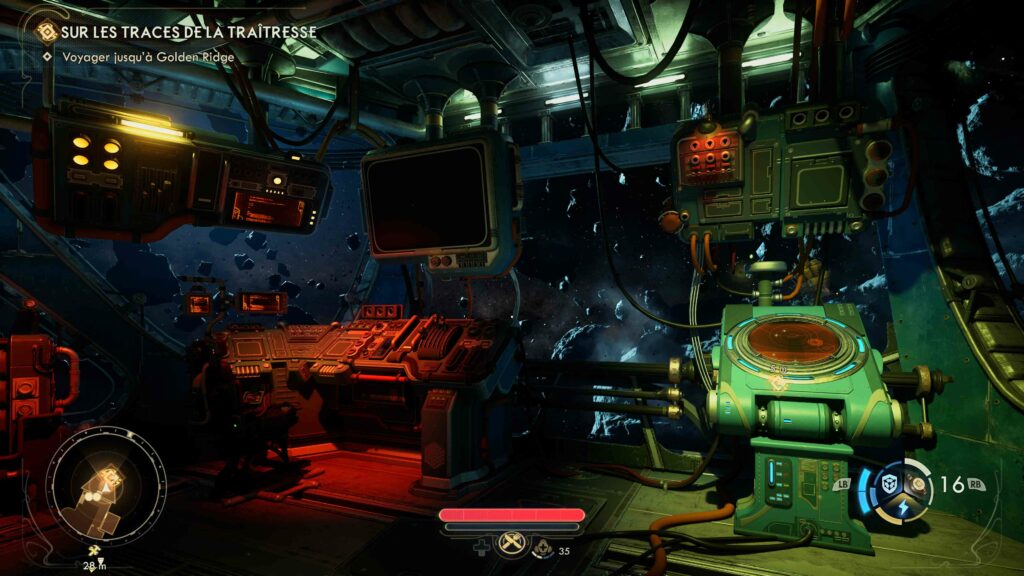Use the medical cross icon beside the health bar
Viewport: 1024px width, 576px height.
point(481,548)
